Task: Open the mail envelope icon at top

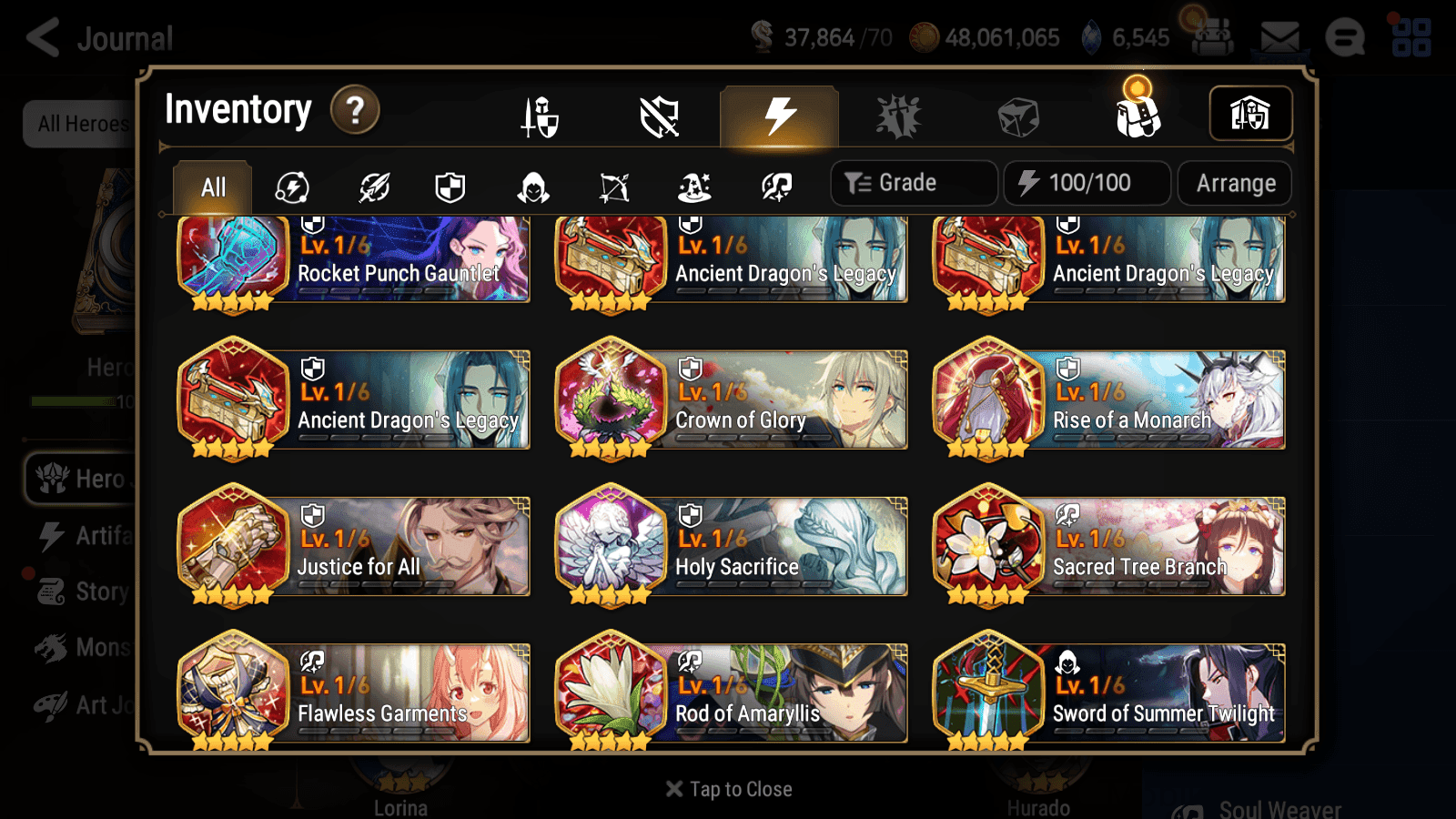Action: point(1279,35)
